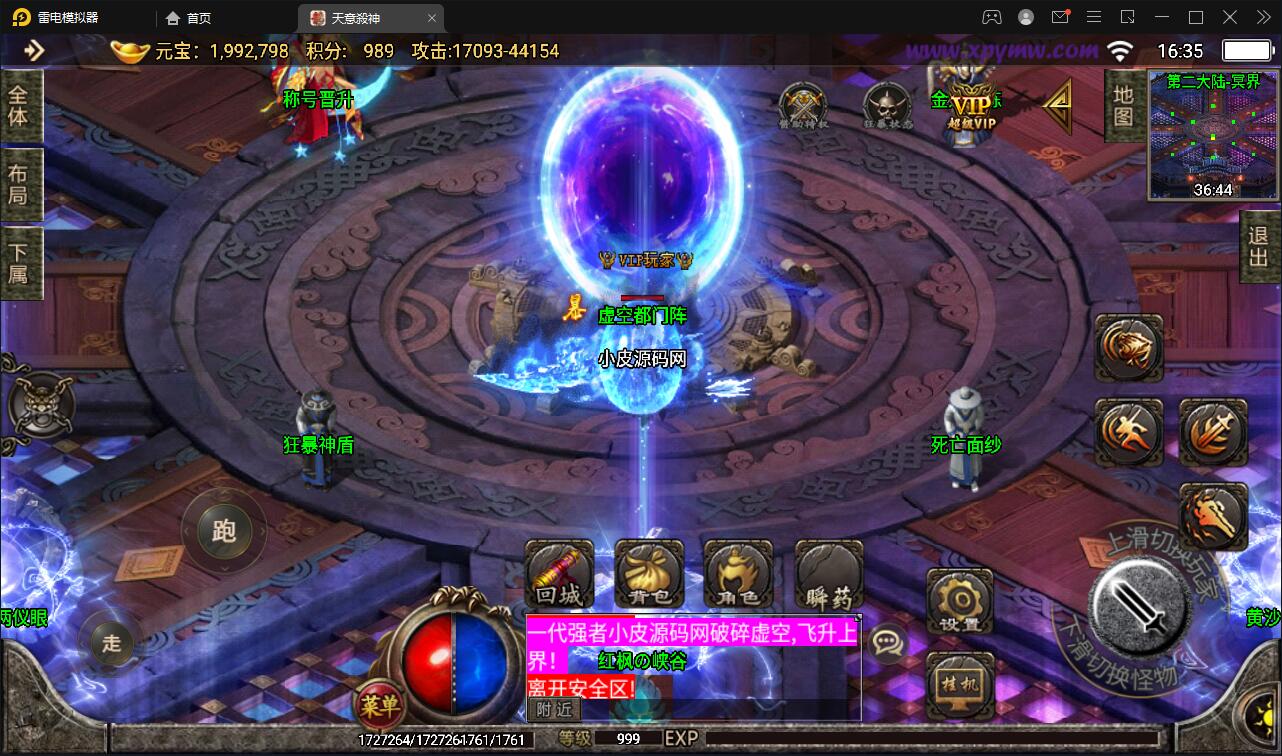Tap the 瞬药 instant potion button

pos(828,575)
